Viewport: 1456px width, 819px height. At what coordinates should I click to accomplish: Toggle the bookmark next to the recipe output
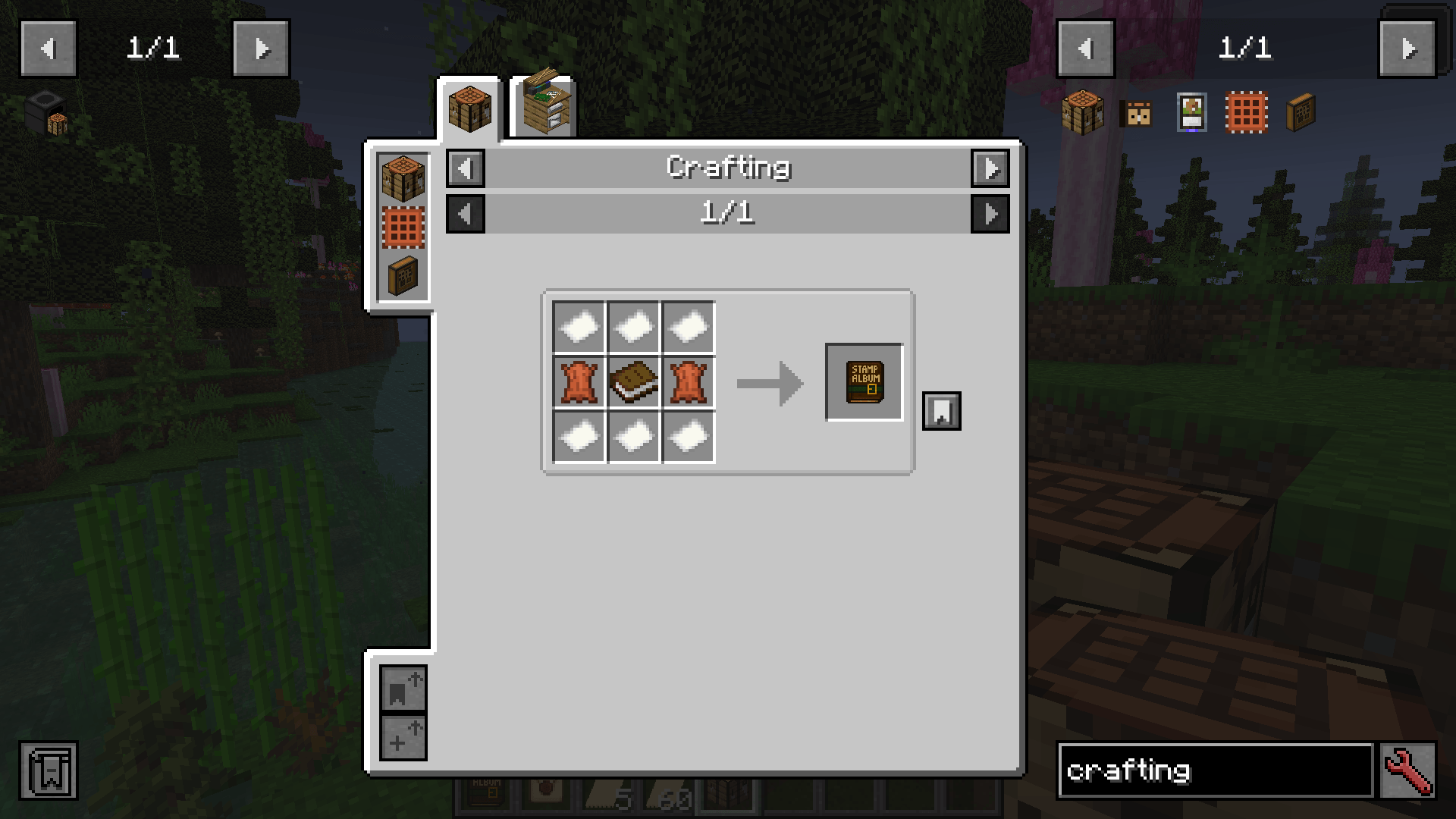pos(941,409)
